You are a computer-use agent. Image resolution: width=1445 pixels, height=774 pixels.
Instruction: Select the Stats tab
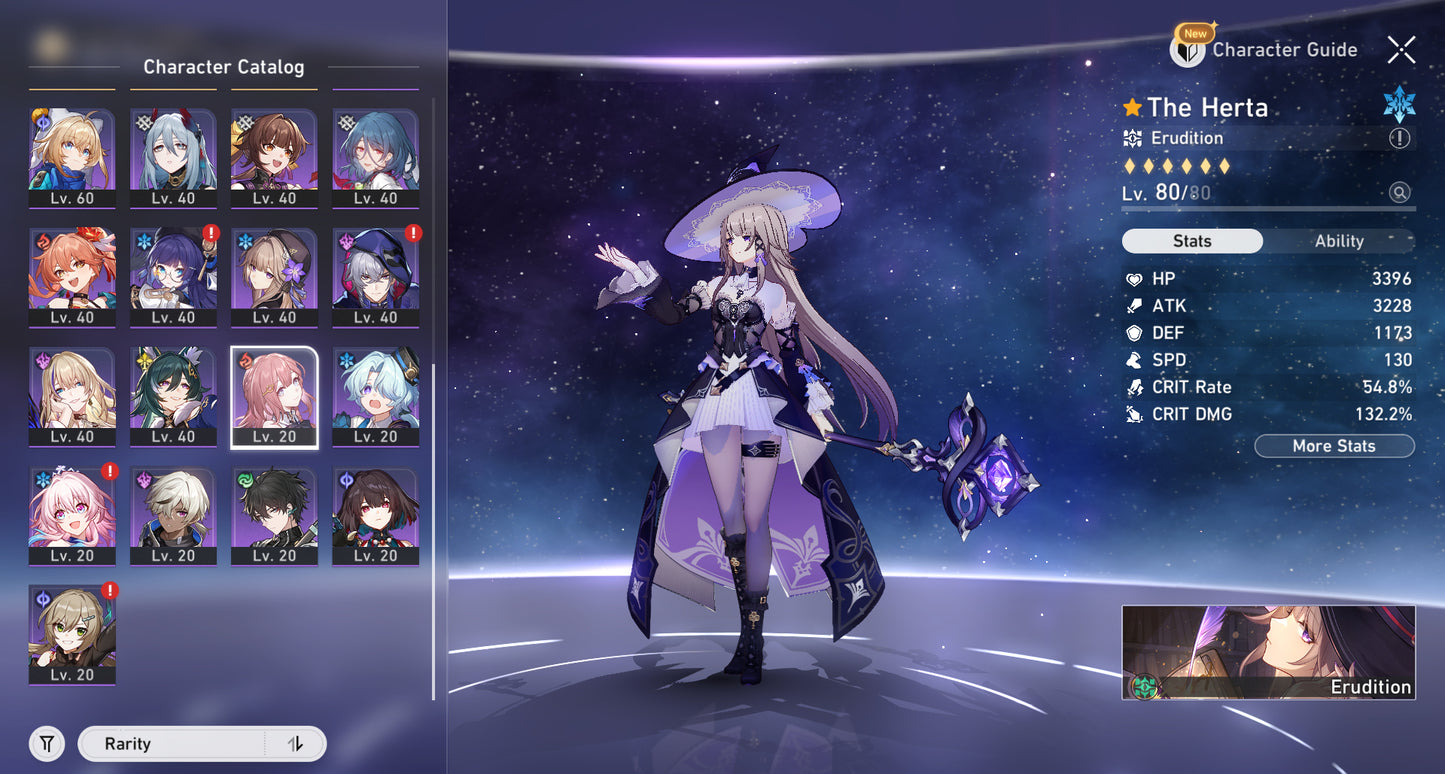pyautogui.click(x=1191, y=241)
